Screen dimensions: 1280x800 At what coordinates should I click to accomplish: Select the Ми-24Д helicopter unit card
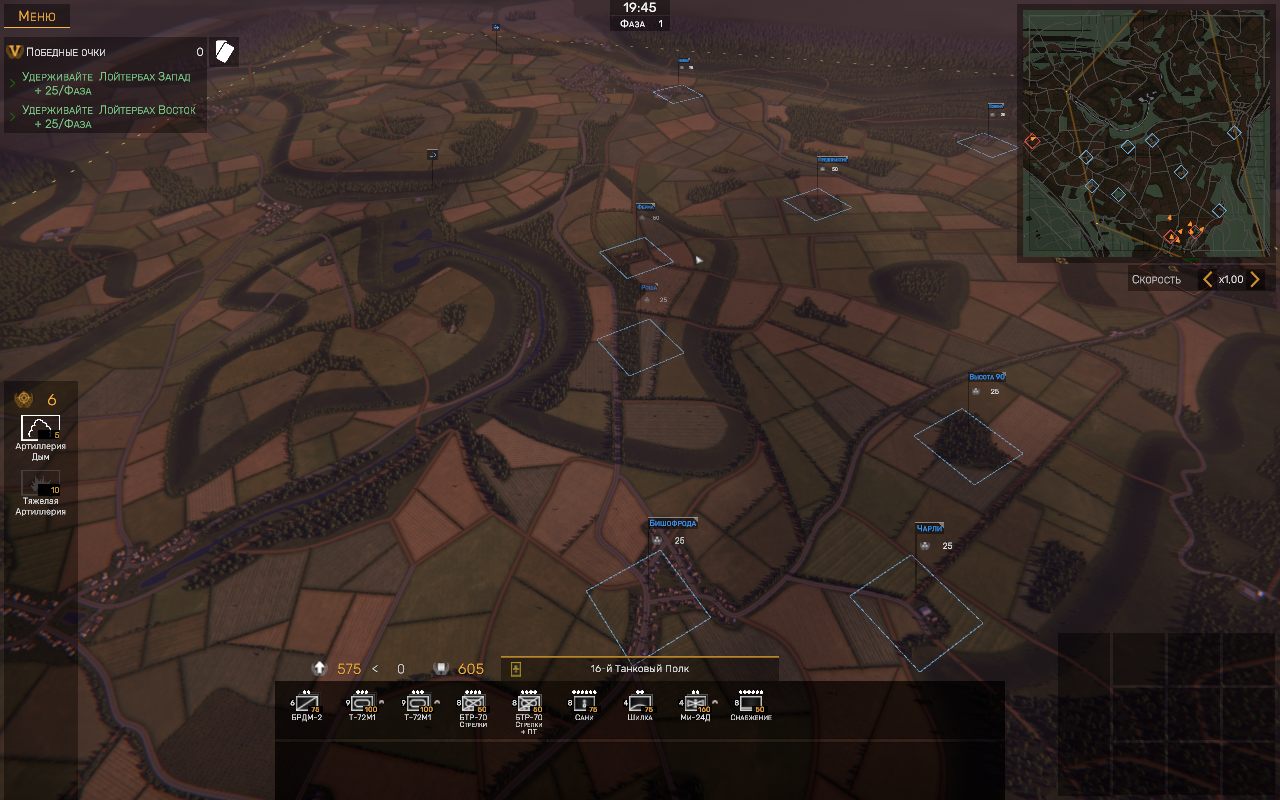coord(694,705)
